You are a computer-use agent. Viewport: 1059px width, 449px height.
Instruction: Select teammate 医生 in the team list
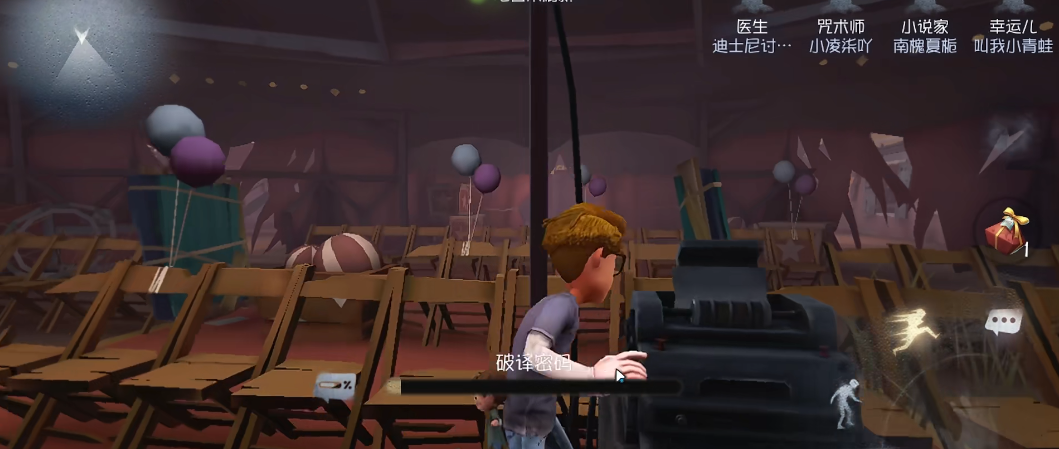tap(752, 36)
